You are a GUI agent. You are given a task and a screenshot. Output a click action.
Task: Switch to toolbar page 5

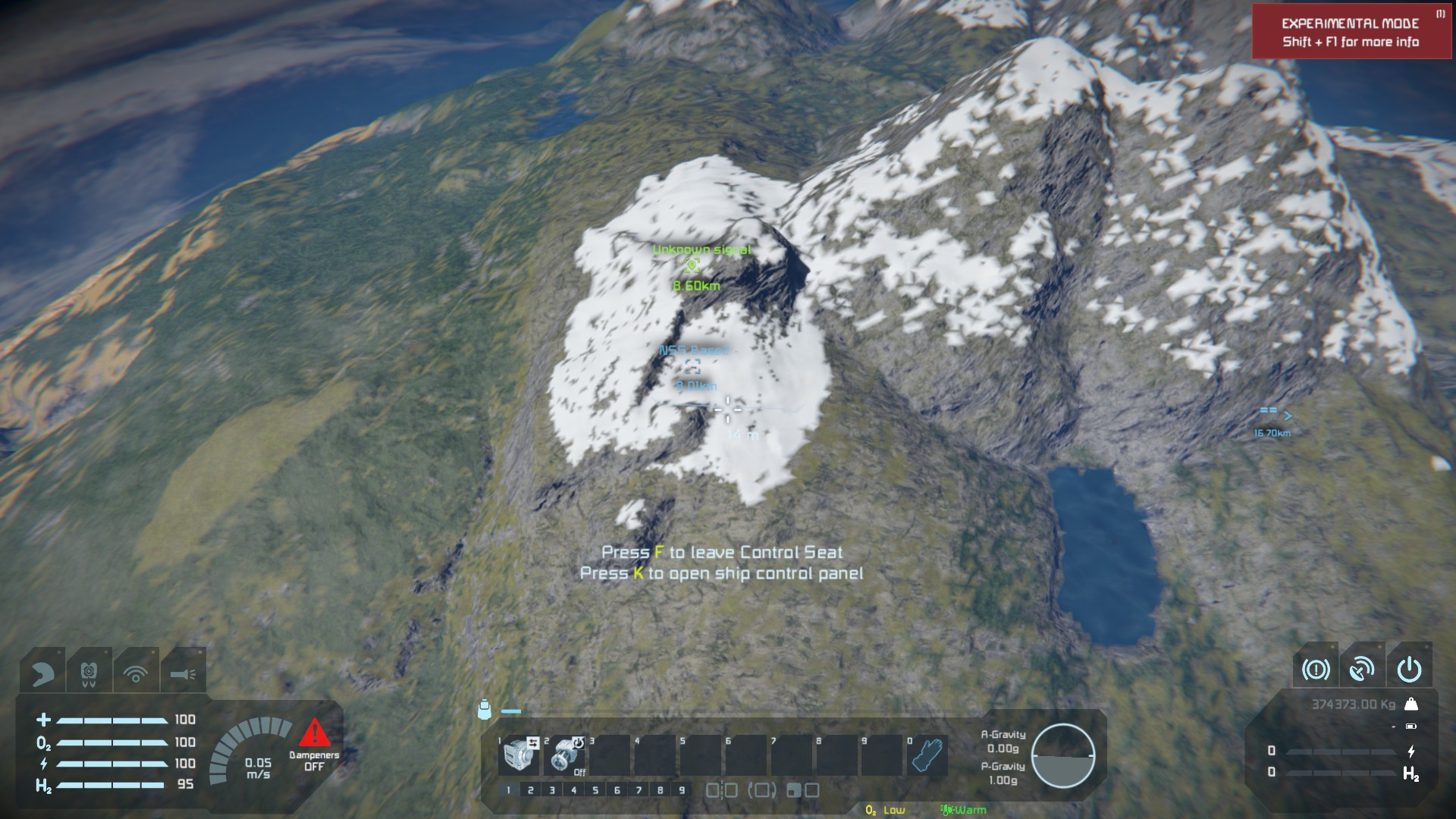tap(595, 790)
